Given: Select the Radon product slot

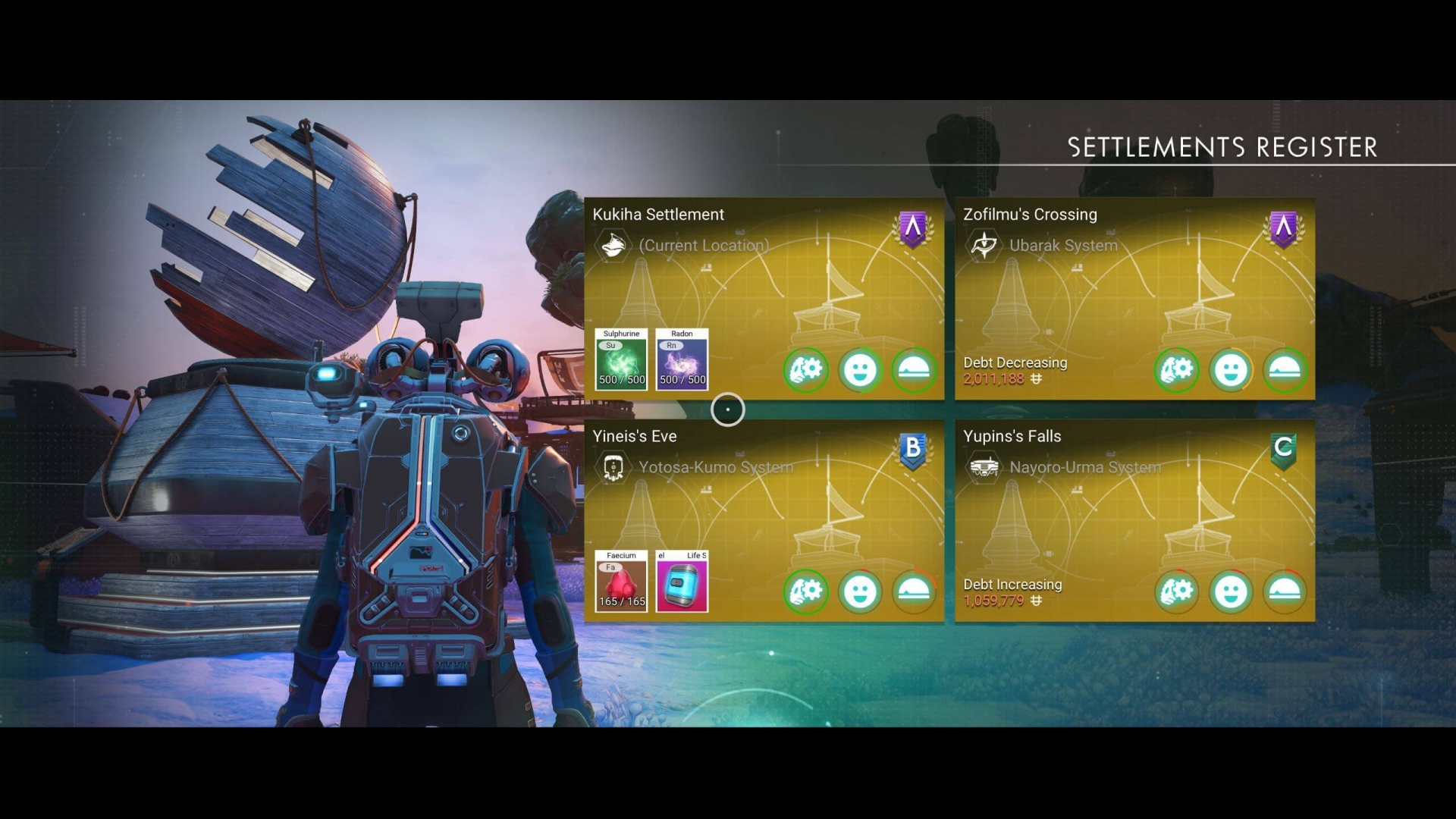Looking at the screenshot, I should tap(682, 359).
